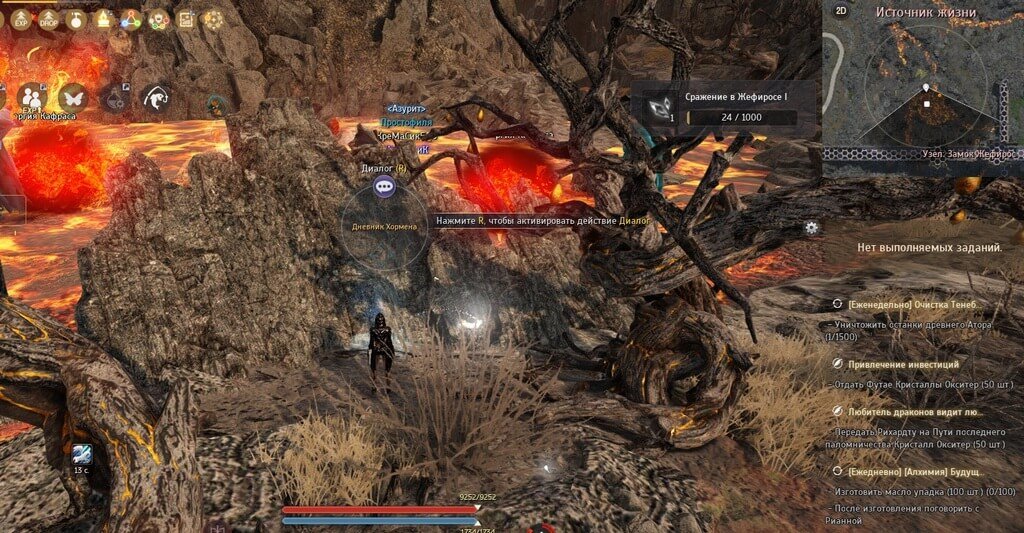Viewport: 1024px width, 533px height.
Task: Open the weekly Очистка Тенеб quest
Action: (x=910, y=304)
